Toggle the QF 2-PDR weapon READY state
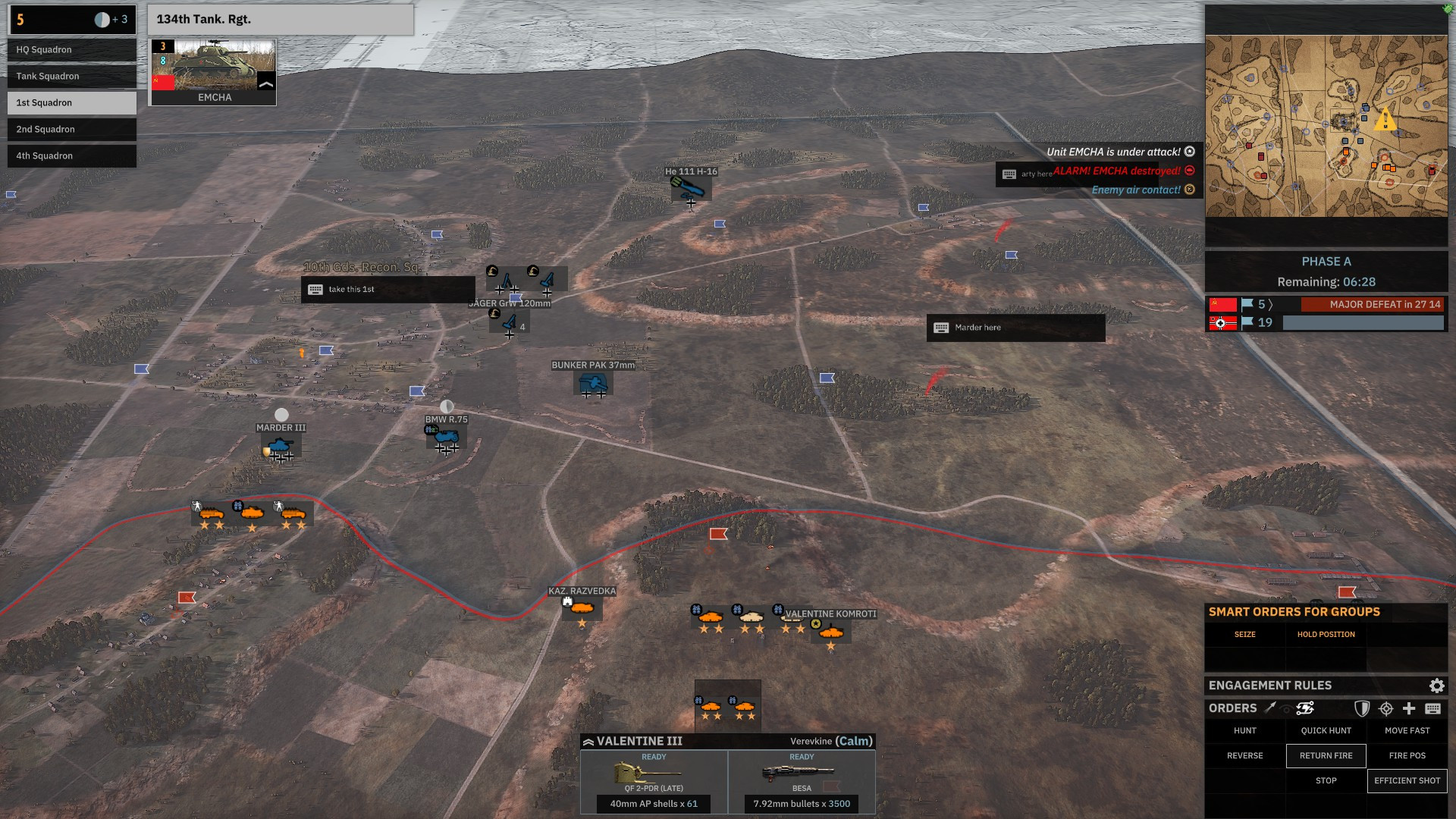The image size is (1456, 819). (654, 757)
